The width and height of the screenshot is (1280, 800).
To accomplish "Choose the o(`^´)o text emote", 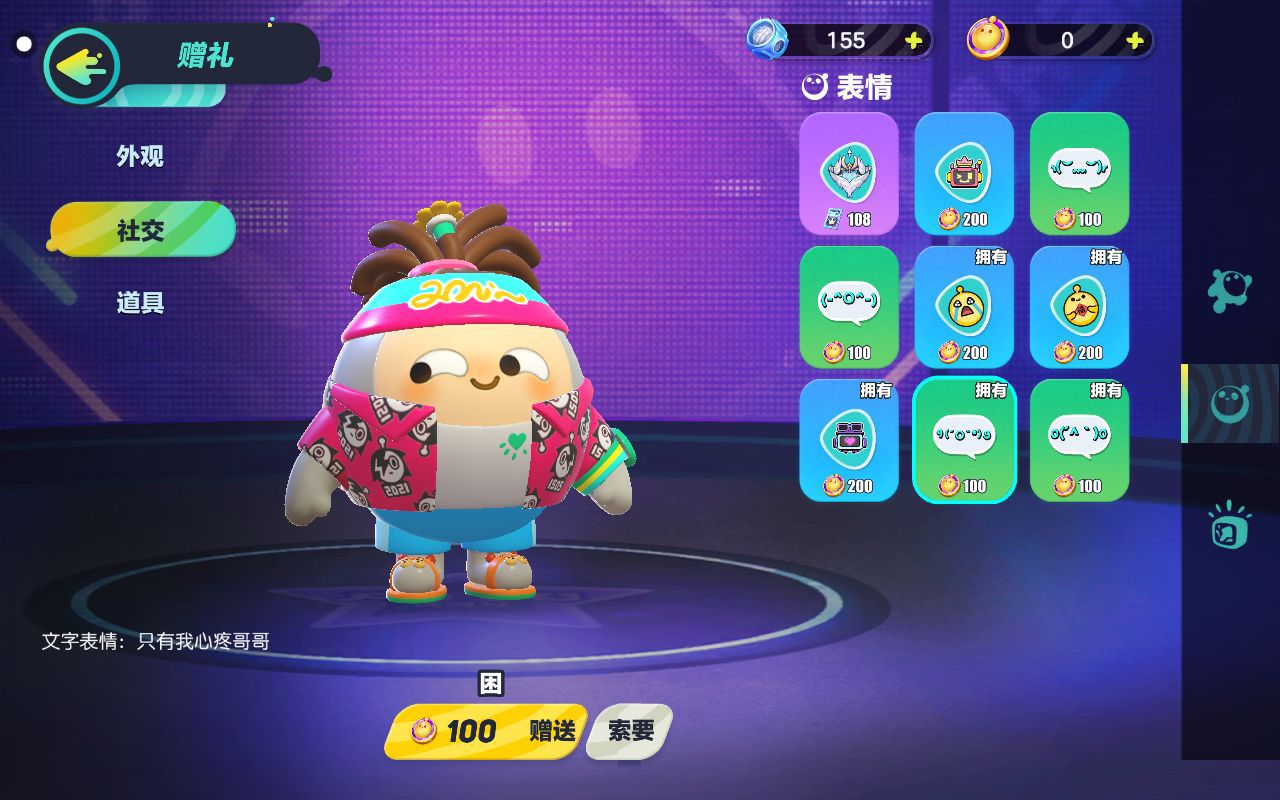I will click(x=1079, y=439).
